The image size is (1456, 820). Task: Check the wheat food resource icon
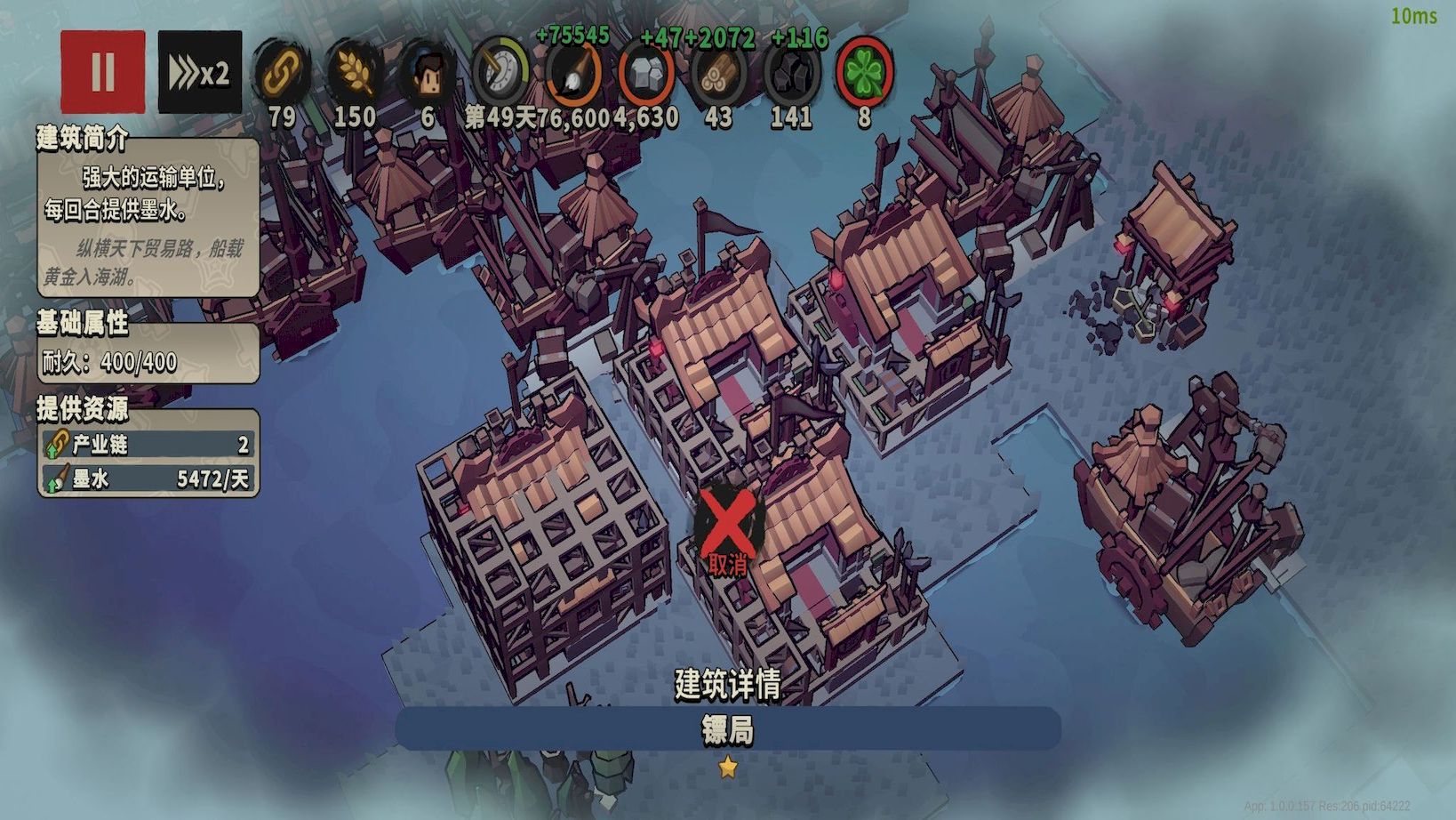coord(354,73)
